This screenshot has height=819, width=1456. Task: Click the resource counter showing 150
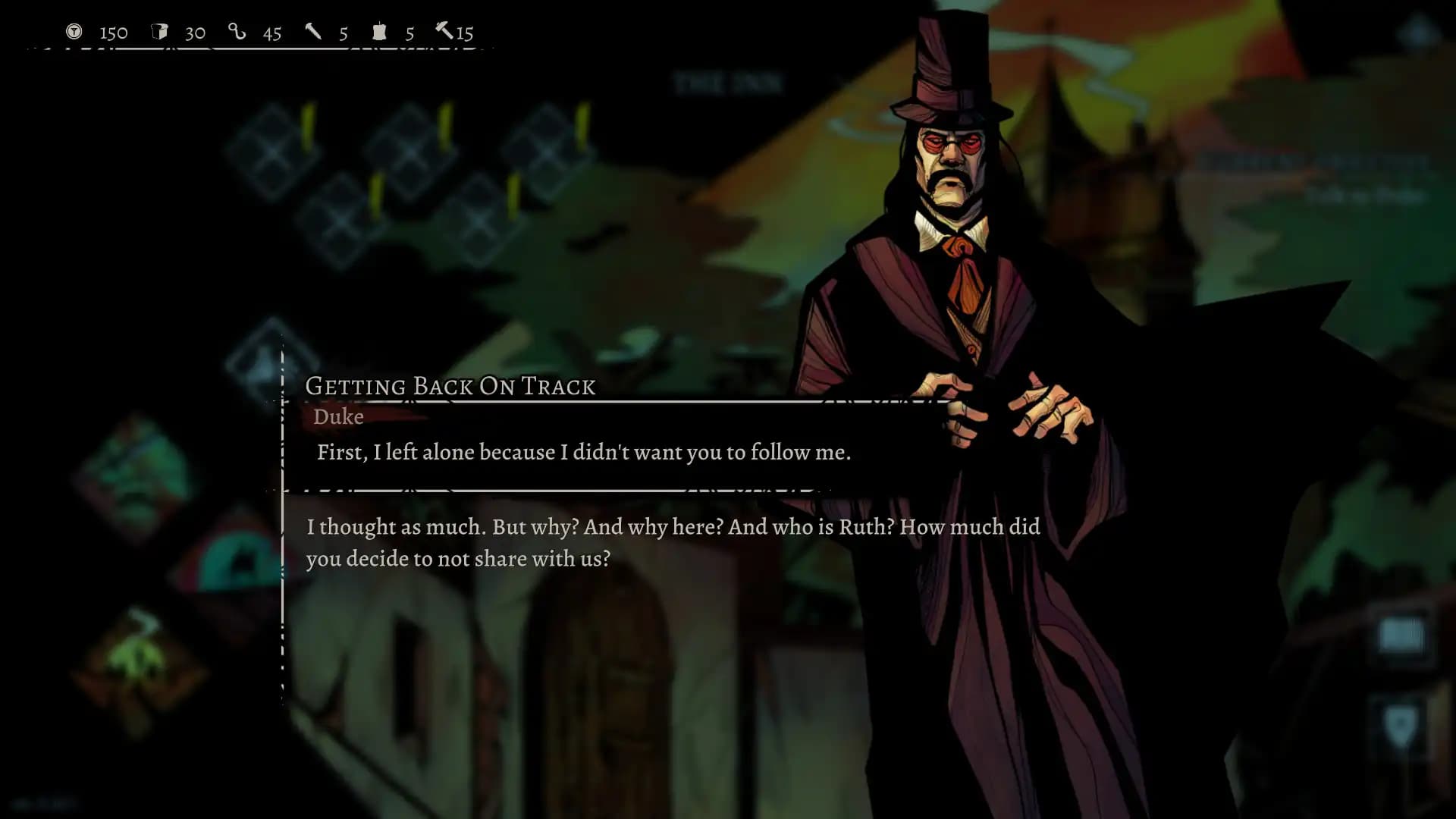(112, 32)
